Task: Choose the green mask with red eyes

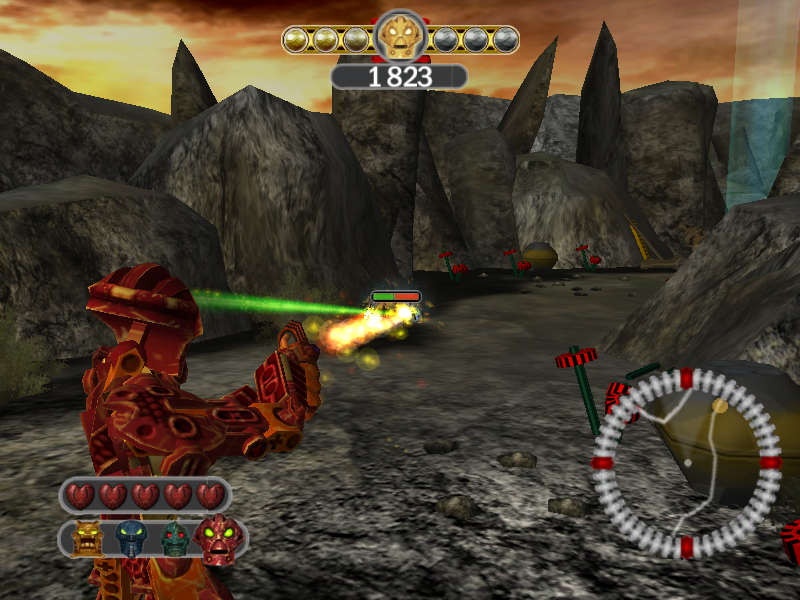Action: [x=174, y=540]
